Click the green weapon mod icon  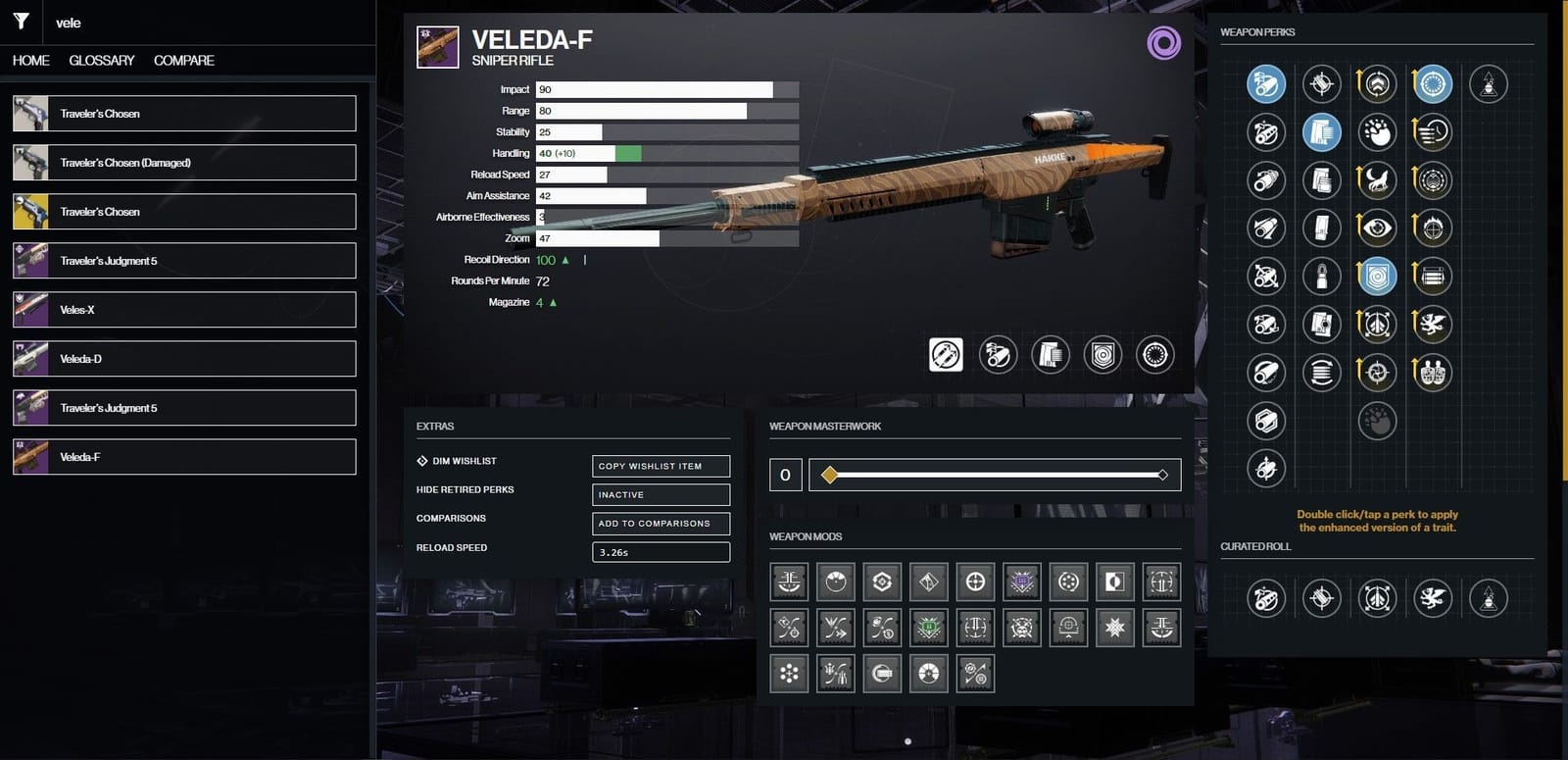pos(928,628)
